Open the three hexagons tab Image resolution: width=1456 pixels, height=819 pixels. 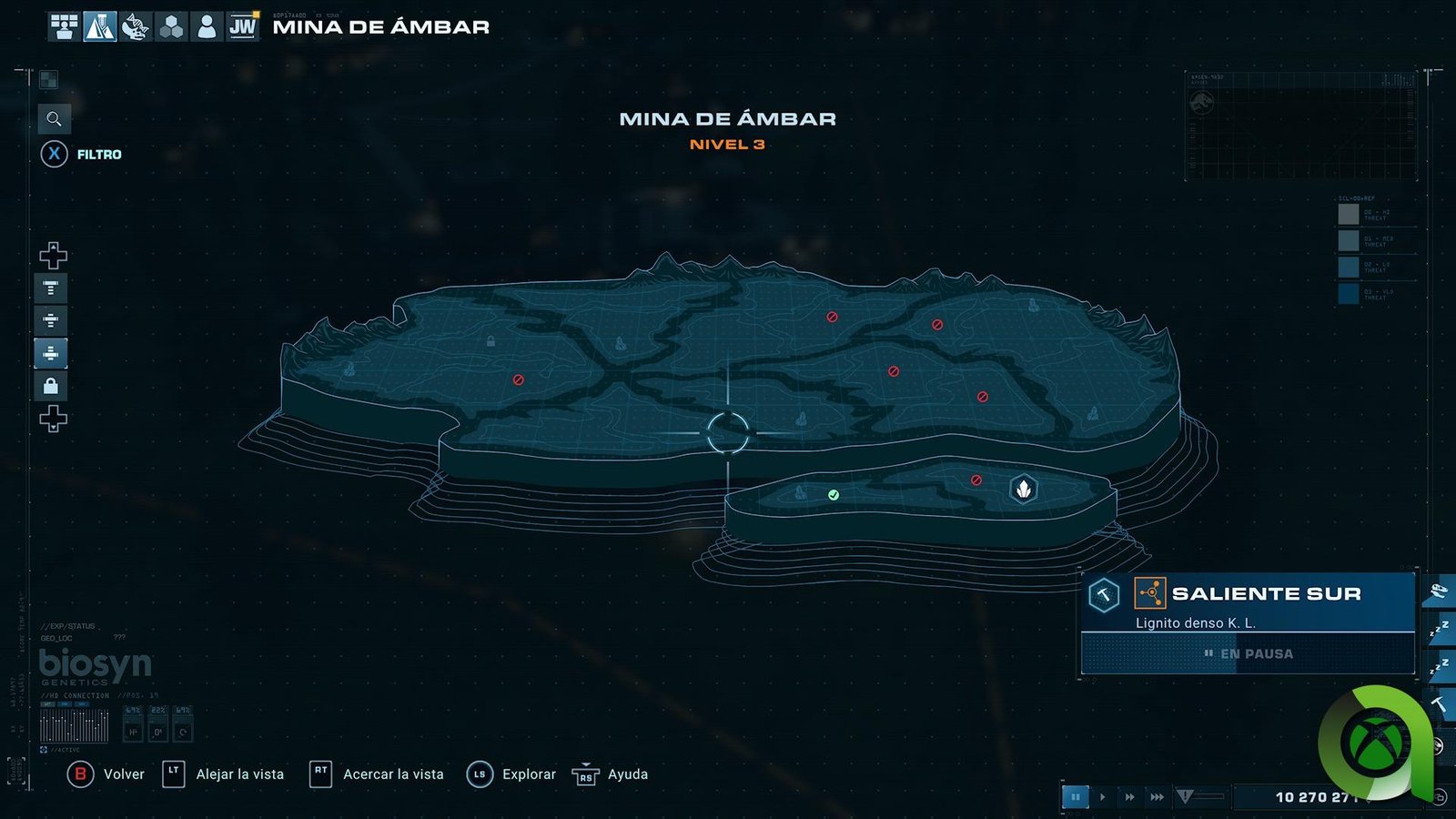coord(171,26)
